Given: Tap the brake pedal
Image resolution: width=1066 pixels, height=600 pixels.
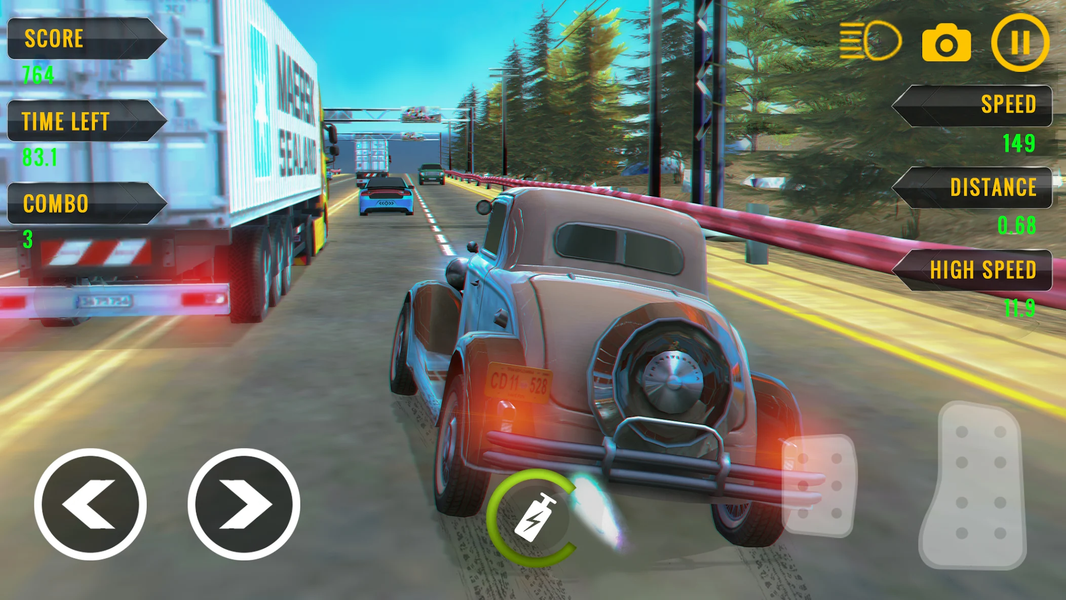Looking at the screenshot, I should 818,486.
